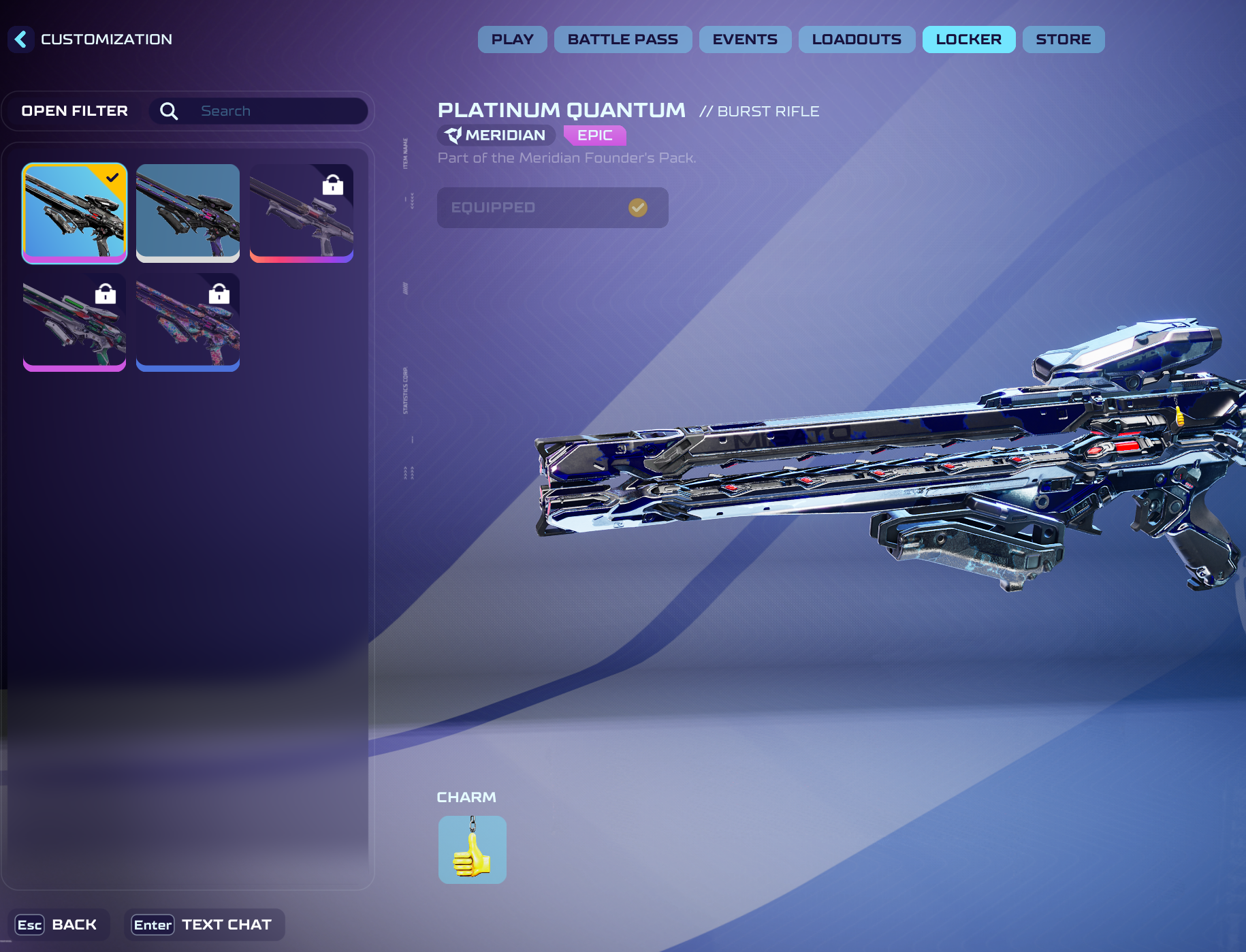The width and height of the screenshot is (1246, 952).
Task: Select the Locker tab
Action: pos(968,39)
